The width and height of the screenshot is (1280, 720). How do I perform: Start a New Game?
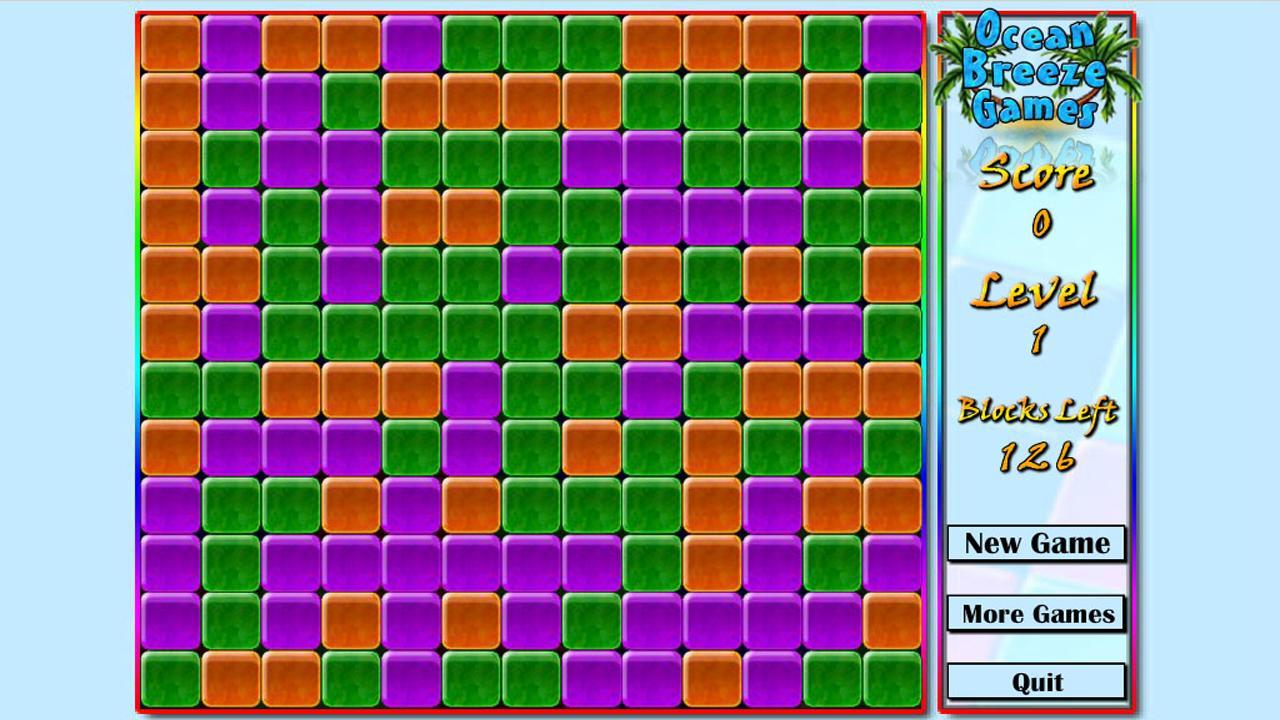click(x=1037, y=544)
